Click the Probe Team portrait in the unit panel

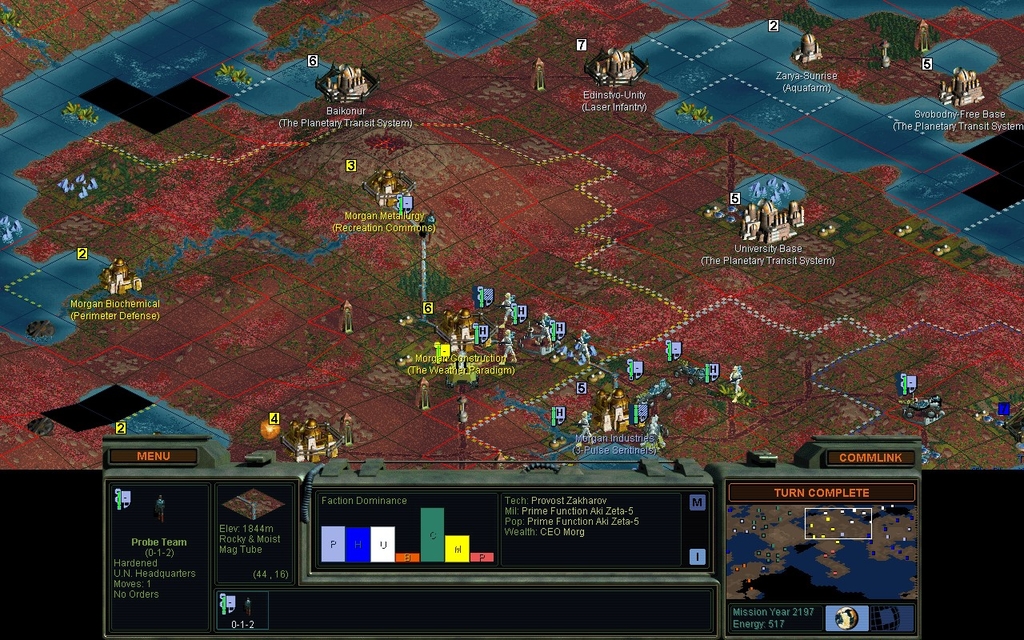click(x=159, y=509)
